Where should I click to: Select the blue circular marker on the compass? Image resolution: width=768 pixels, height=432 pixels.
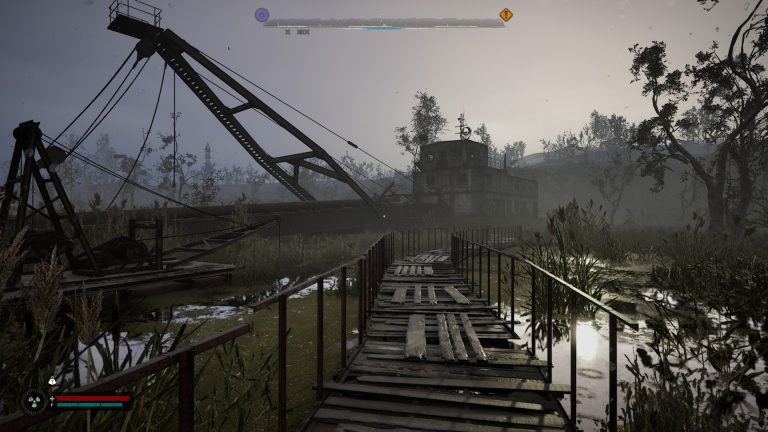(262, 15)
